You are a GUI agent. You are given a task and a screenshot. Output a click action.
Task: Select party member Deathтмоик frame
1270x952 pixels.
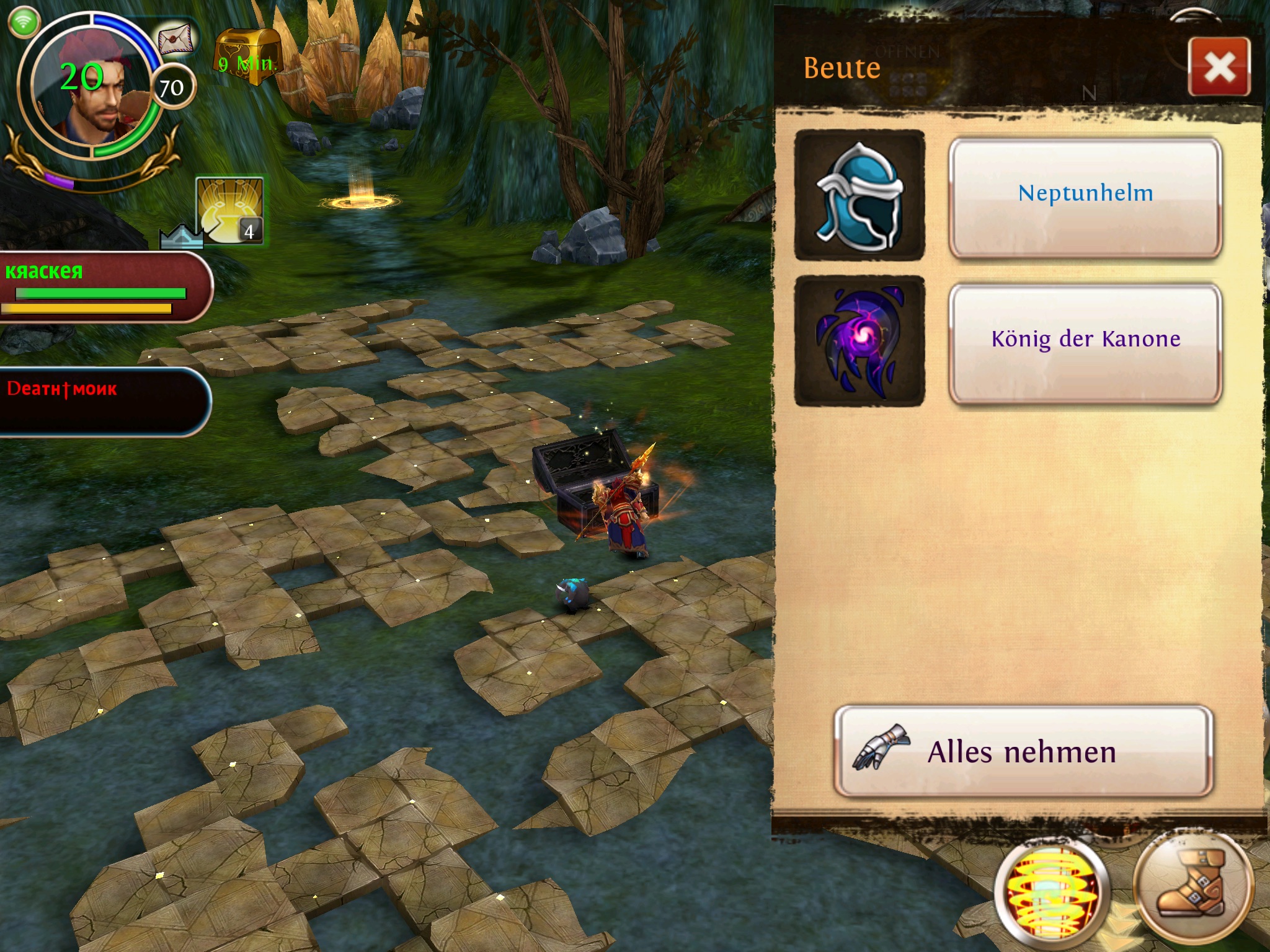point(102,402)
